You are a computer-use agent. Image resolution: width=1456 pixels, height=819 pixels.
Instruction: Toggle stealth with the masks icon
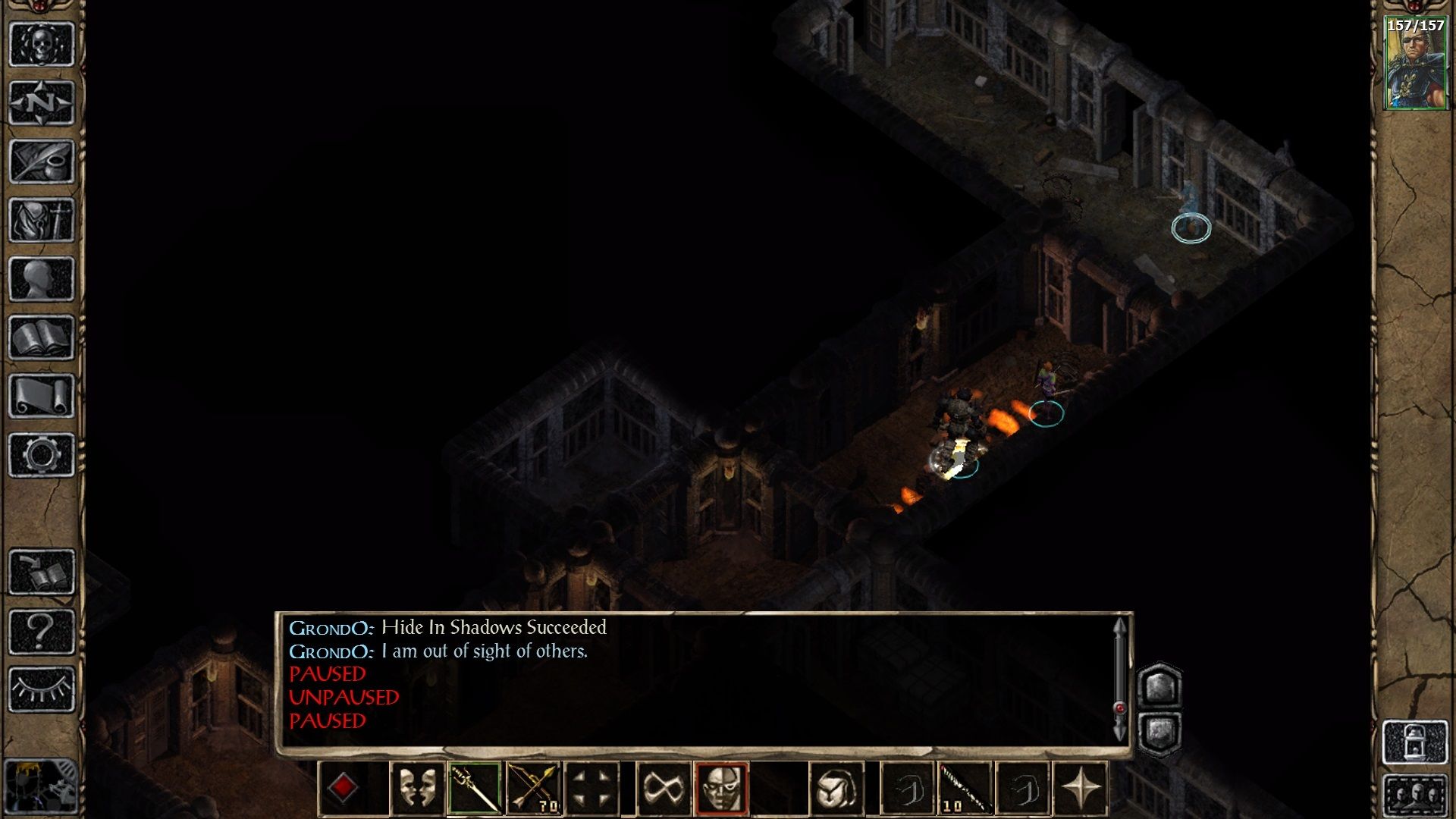tap(419, 787)
